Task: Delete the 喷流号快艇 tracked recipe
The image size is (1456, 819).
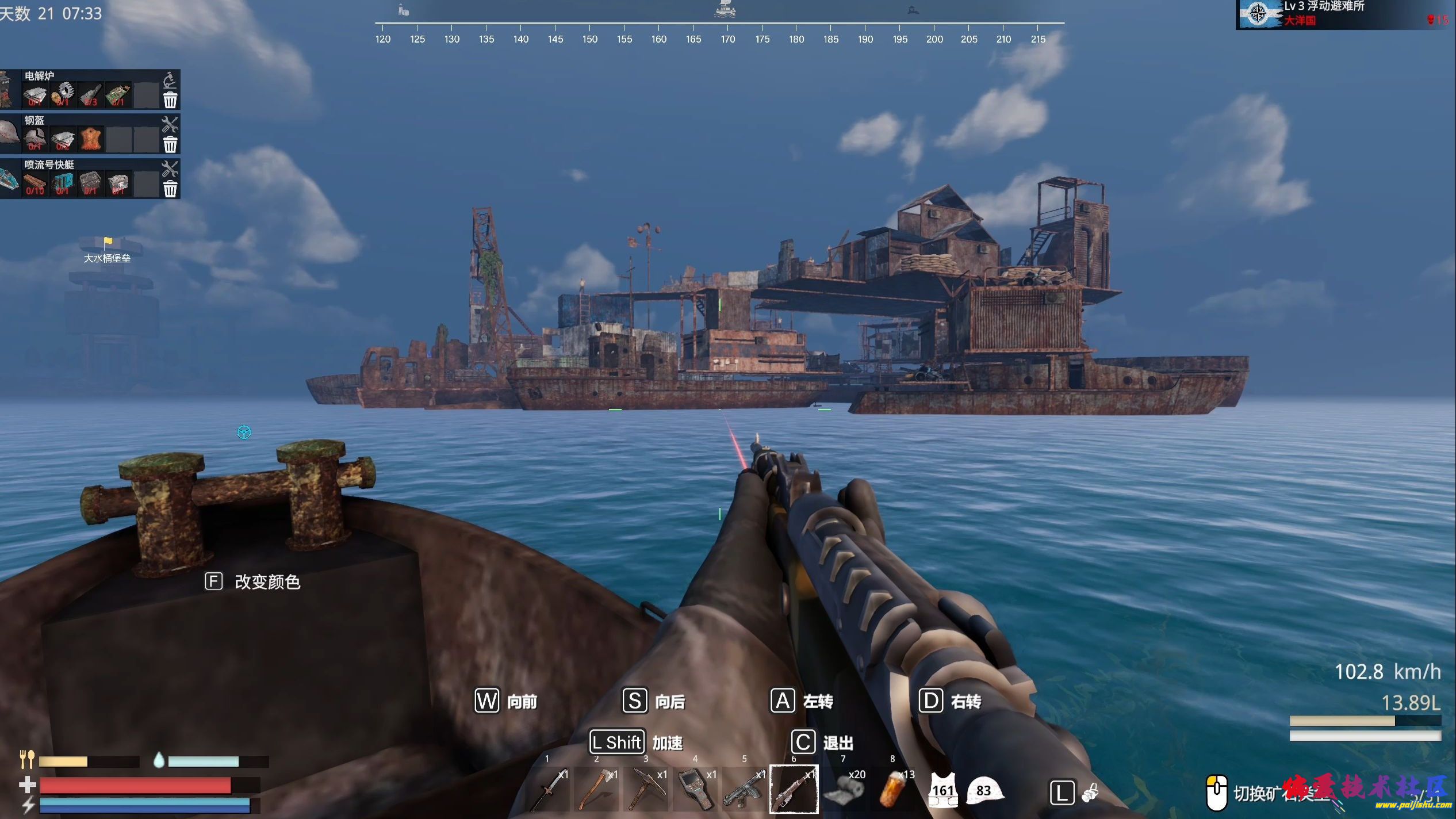Action: [170, 189]
